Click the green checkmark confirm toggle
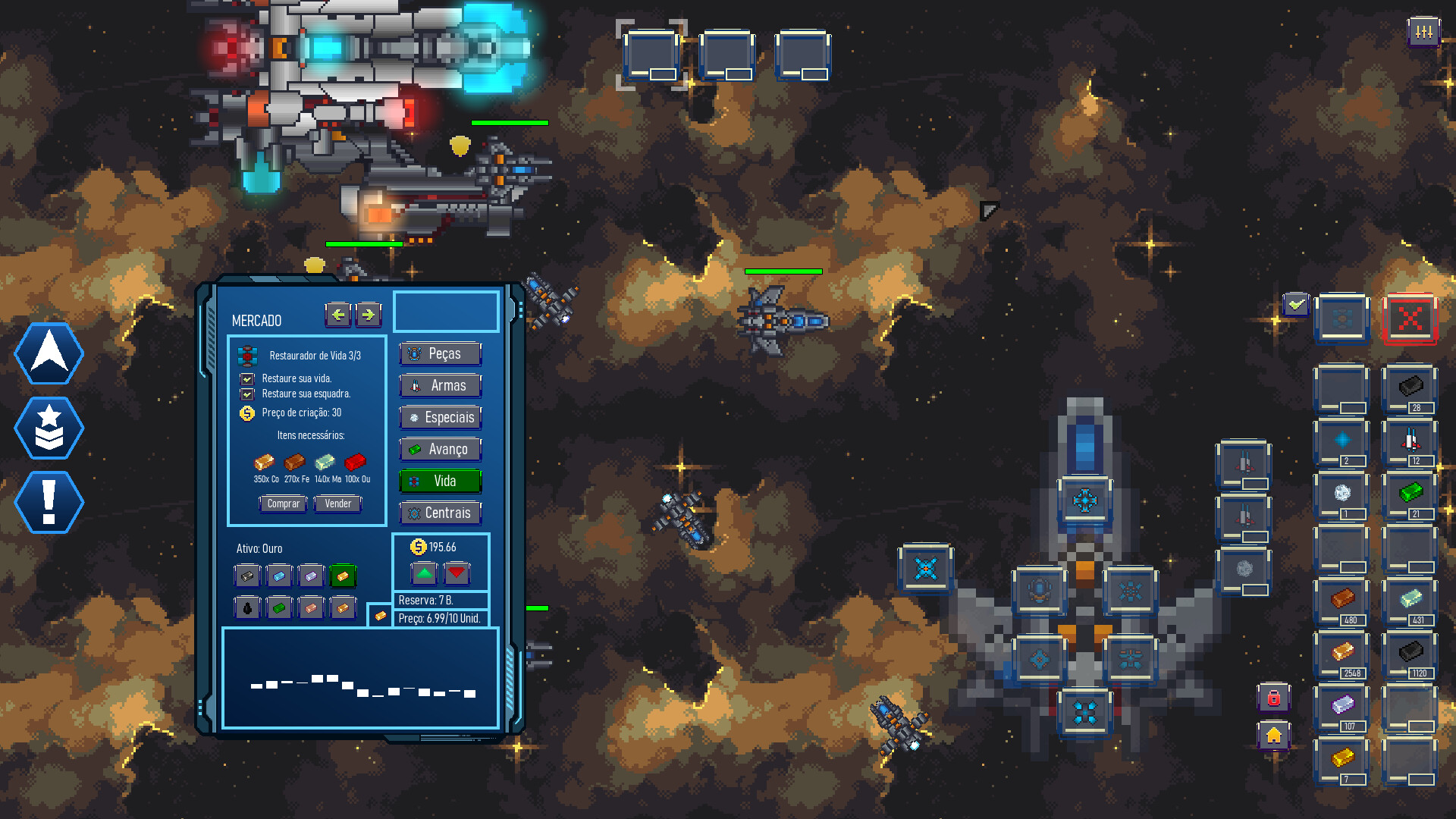 click(1294, 306)
